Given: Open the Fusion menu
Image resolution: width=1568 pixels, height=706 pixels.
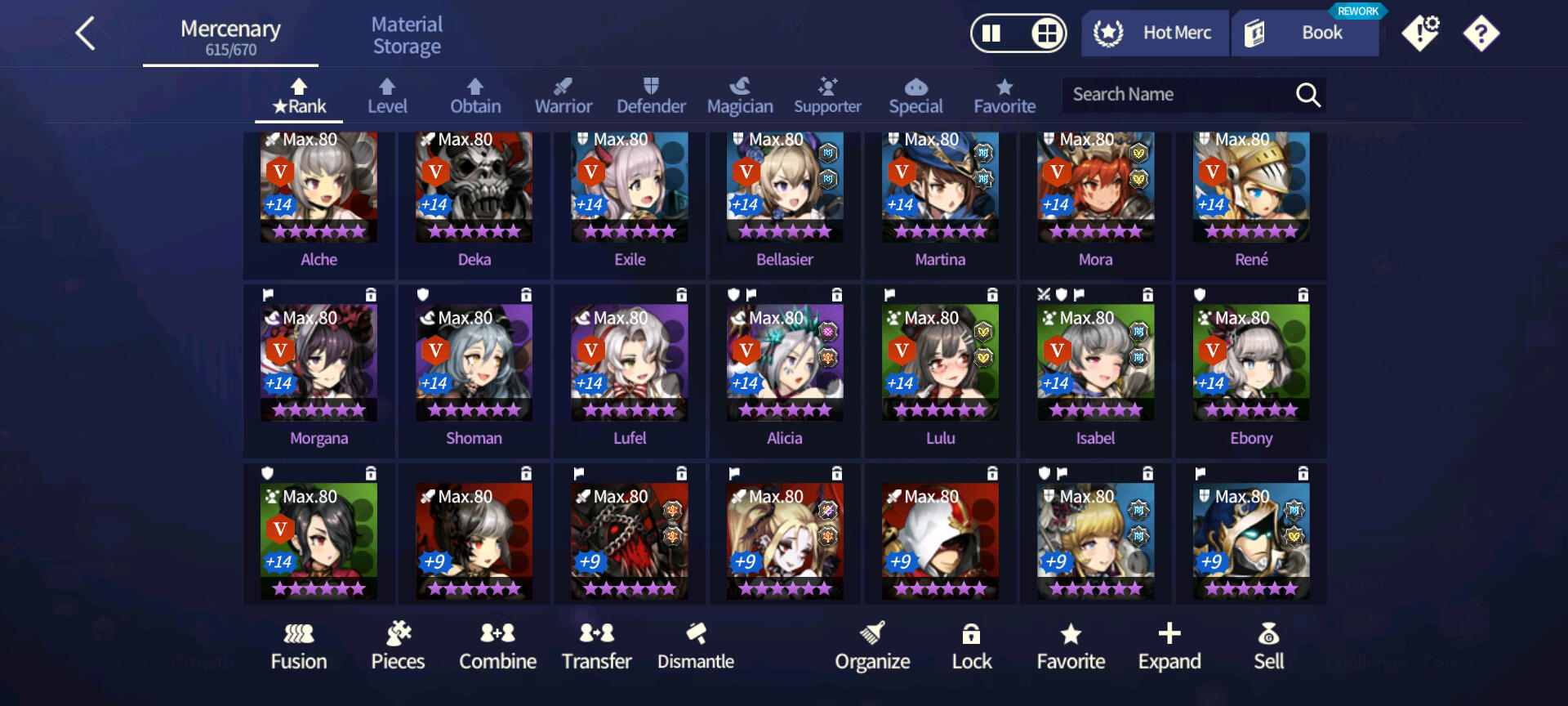Looking at the screenshot, I should (x=299, y=646).
